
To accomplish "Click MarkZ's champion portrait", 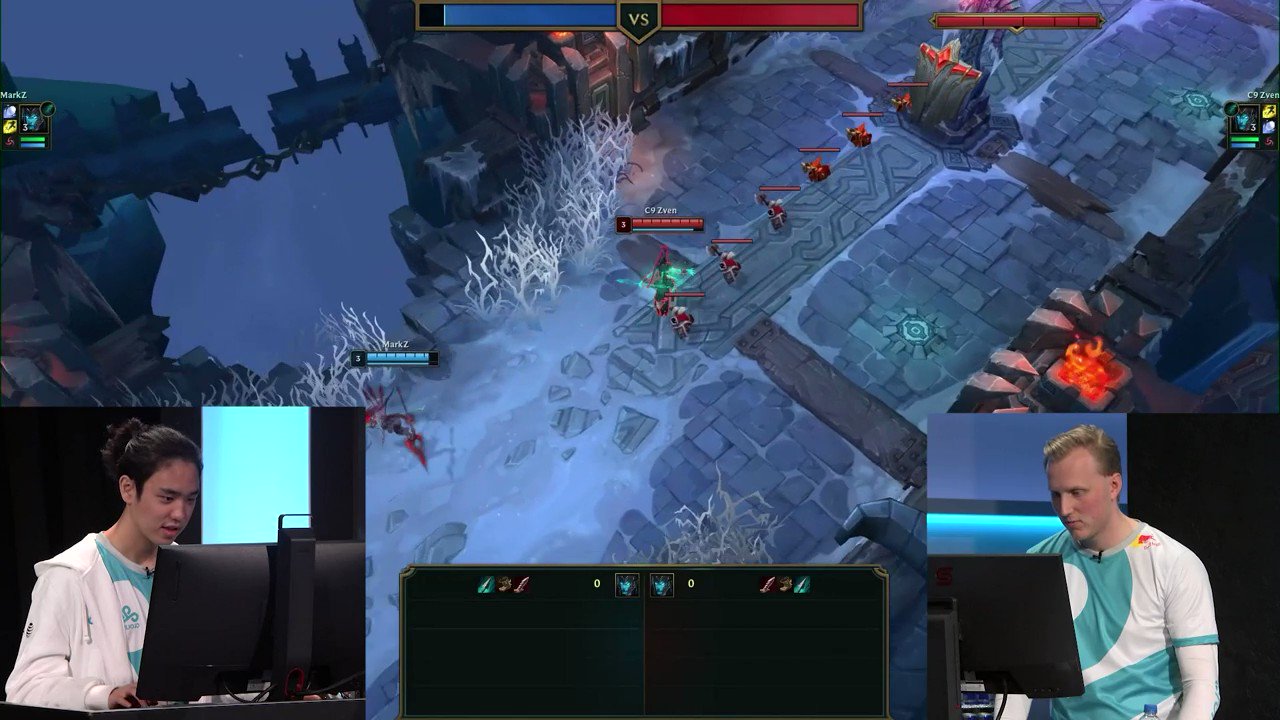I will tap(32, 118).
